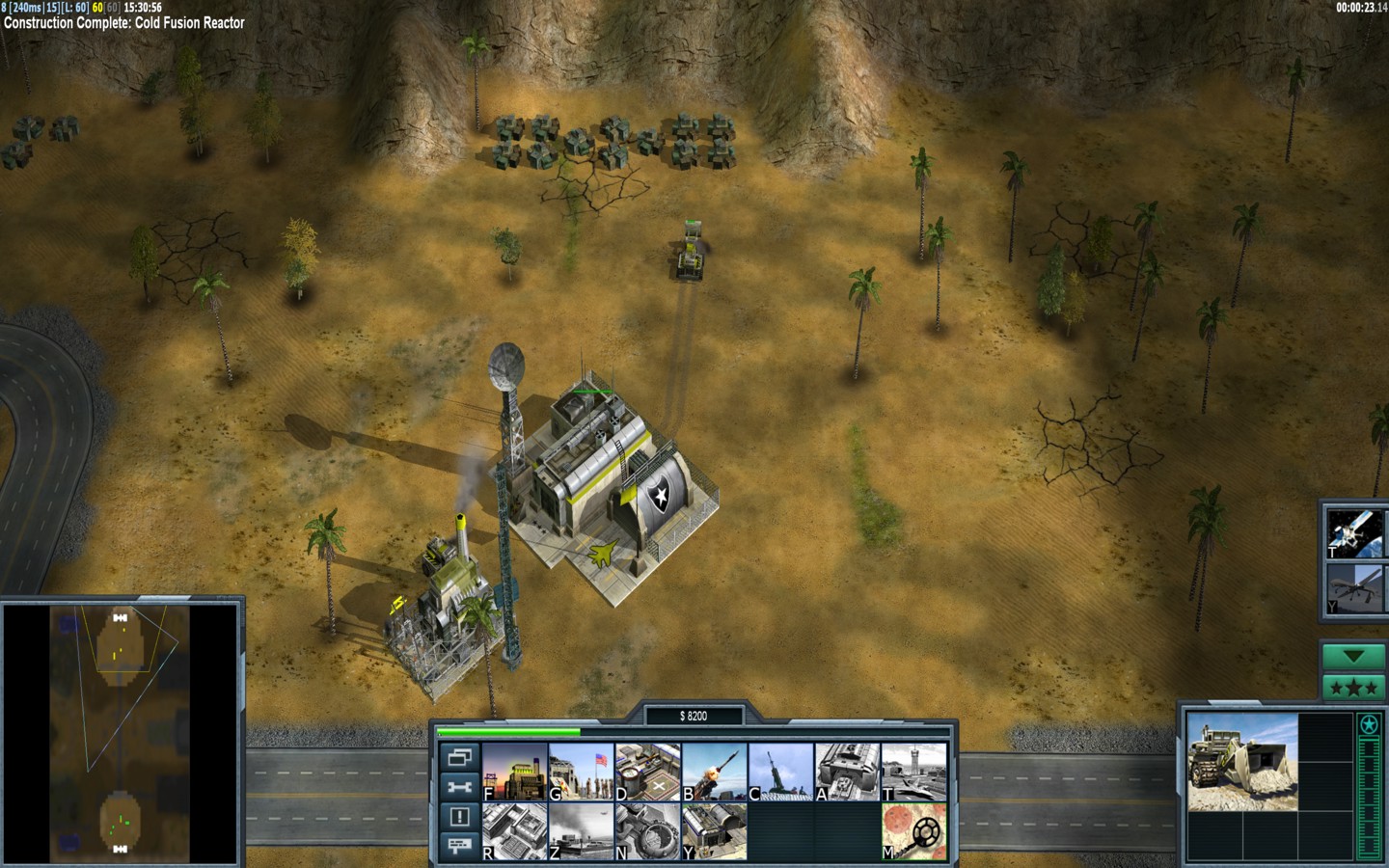Choose the Supply Center build icon (D)

[x=648, y=772]
